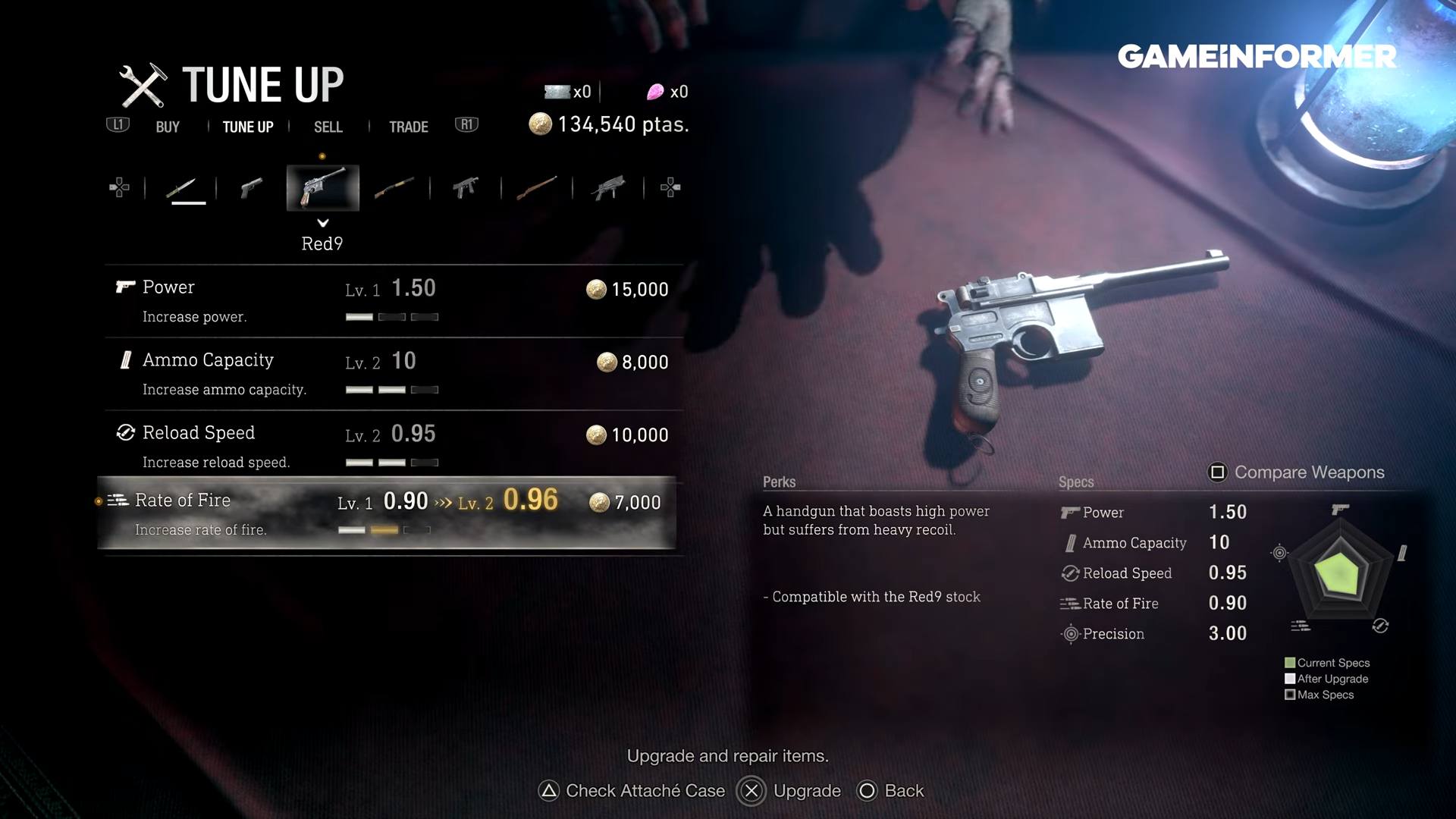Select the small grey handgun icon
The height and width of the screenshot is (819, 1456).
click(251, 187)
